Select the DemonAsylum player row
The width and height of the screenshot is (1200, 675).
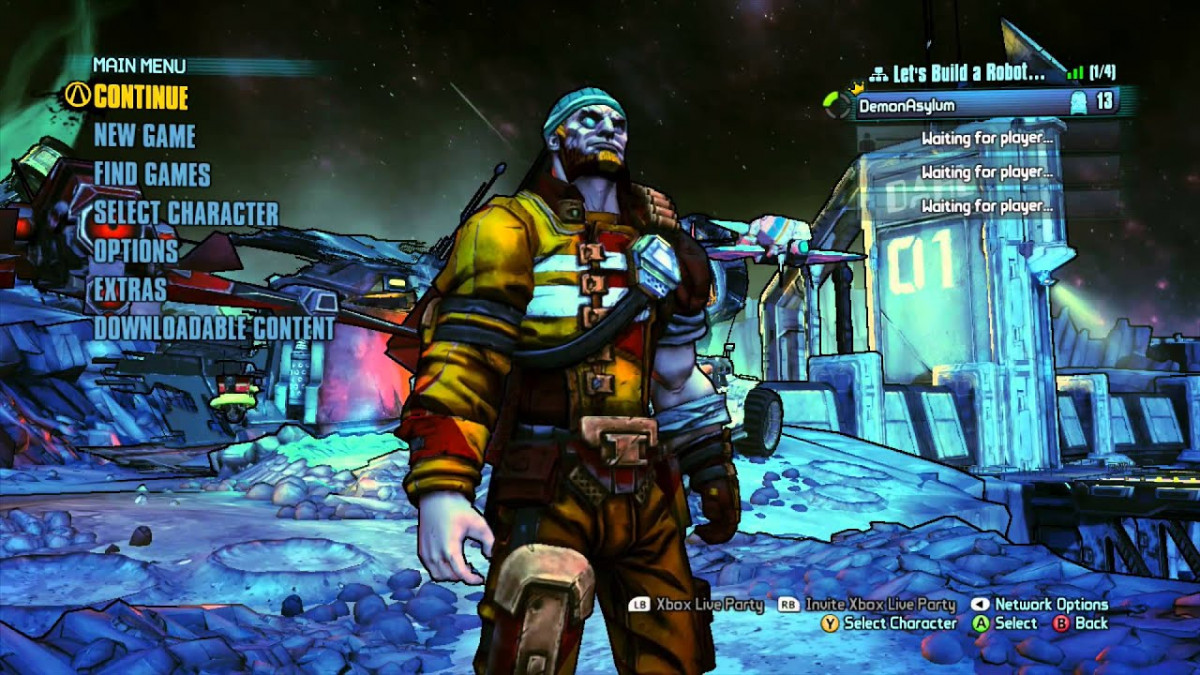click(985, 103)
